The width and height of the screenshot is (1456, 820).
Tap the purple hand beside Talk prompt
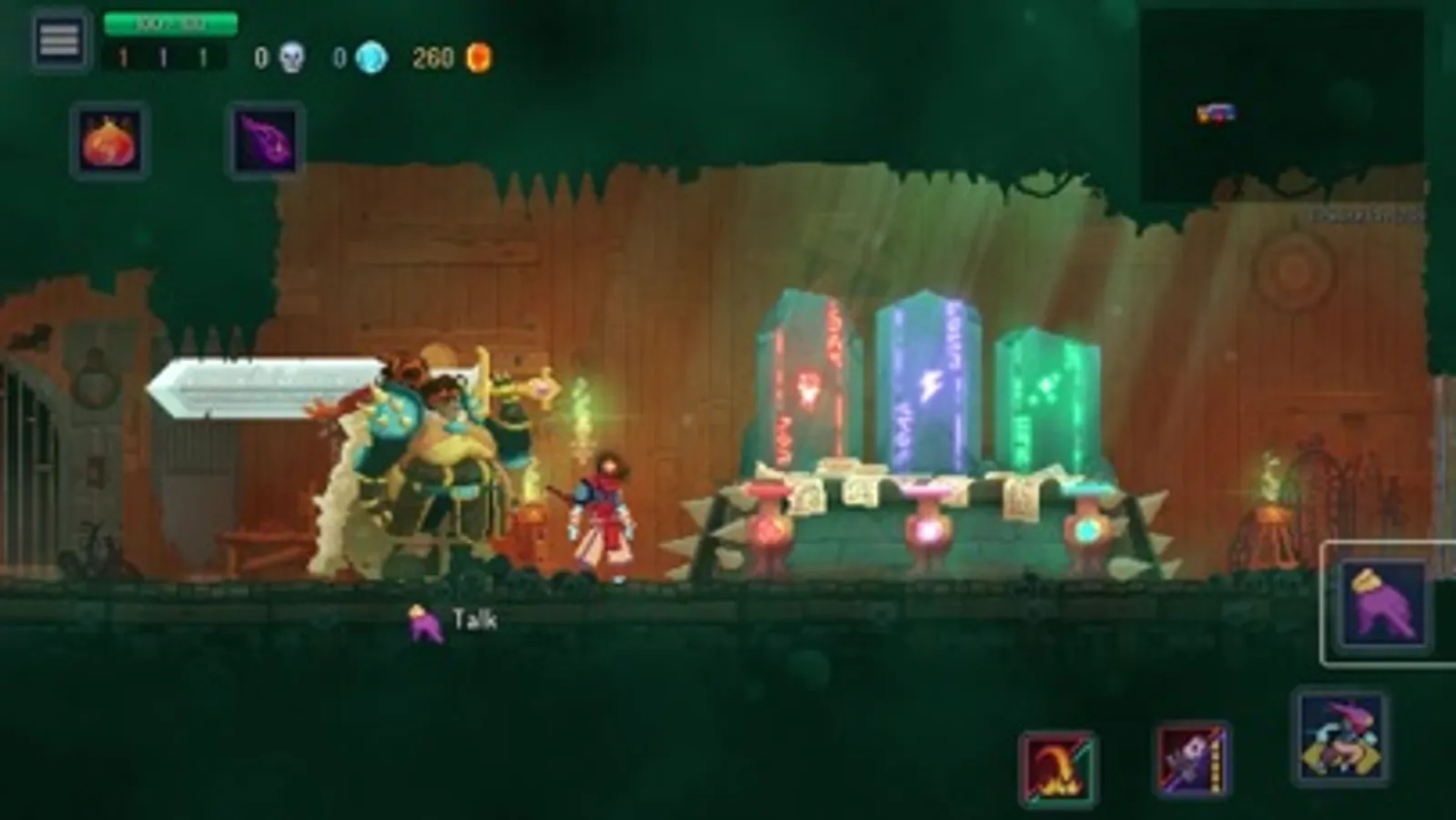click(x=424, y=620)
